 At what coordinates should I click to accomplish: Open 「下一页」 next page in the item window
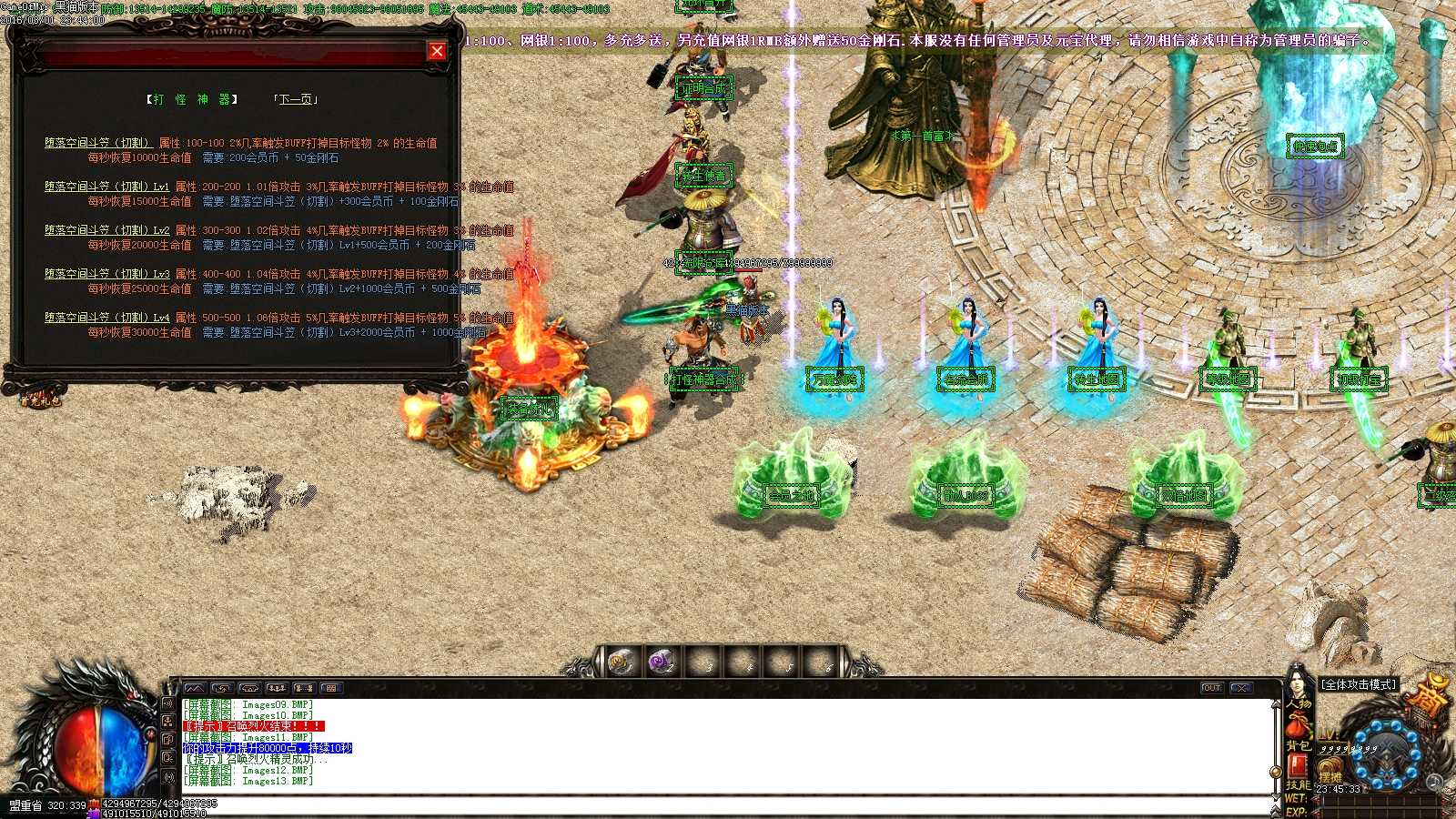point(296,100)
